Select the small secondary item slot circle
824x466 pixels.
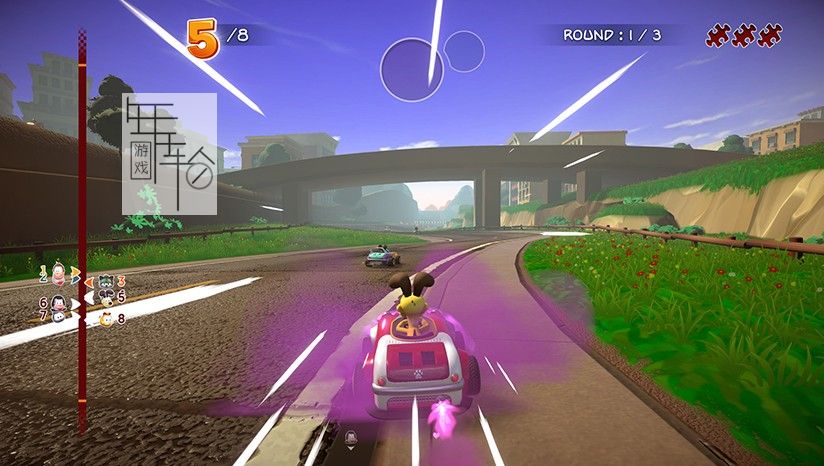coord(464,51)
